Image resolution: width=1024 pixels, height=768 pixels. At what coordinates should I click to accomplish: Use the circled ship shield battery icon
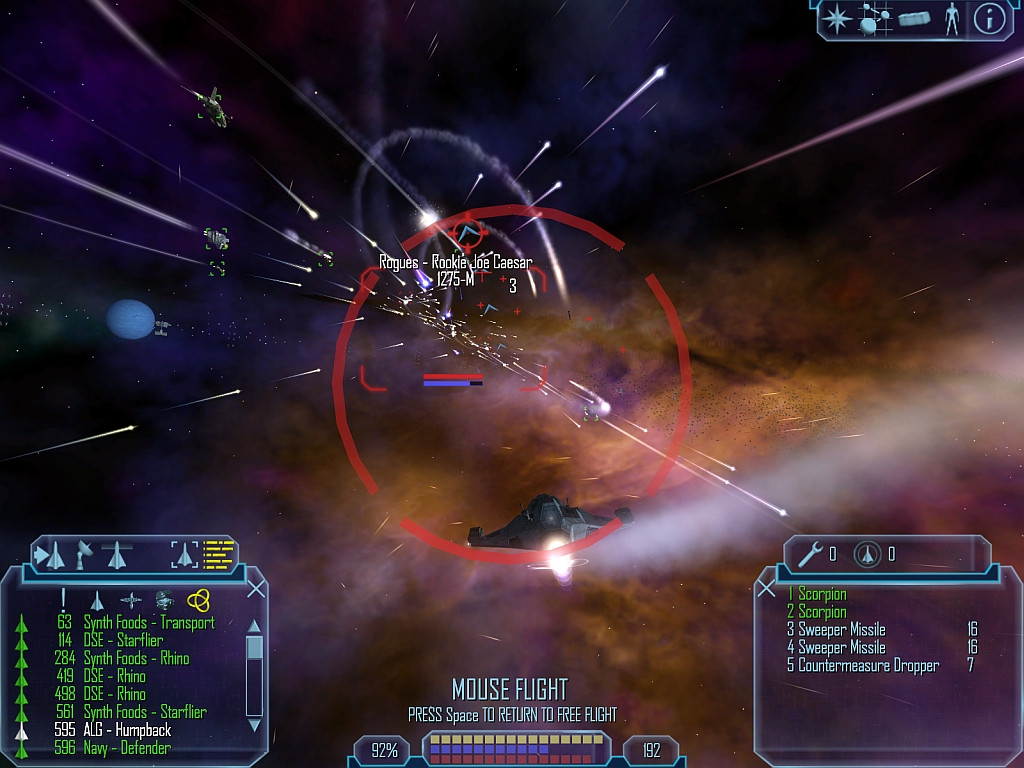867,554
